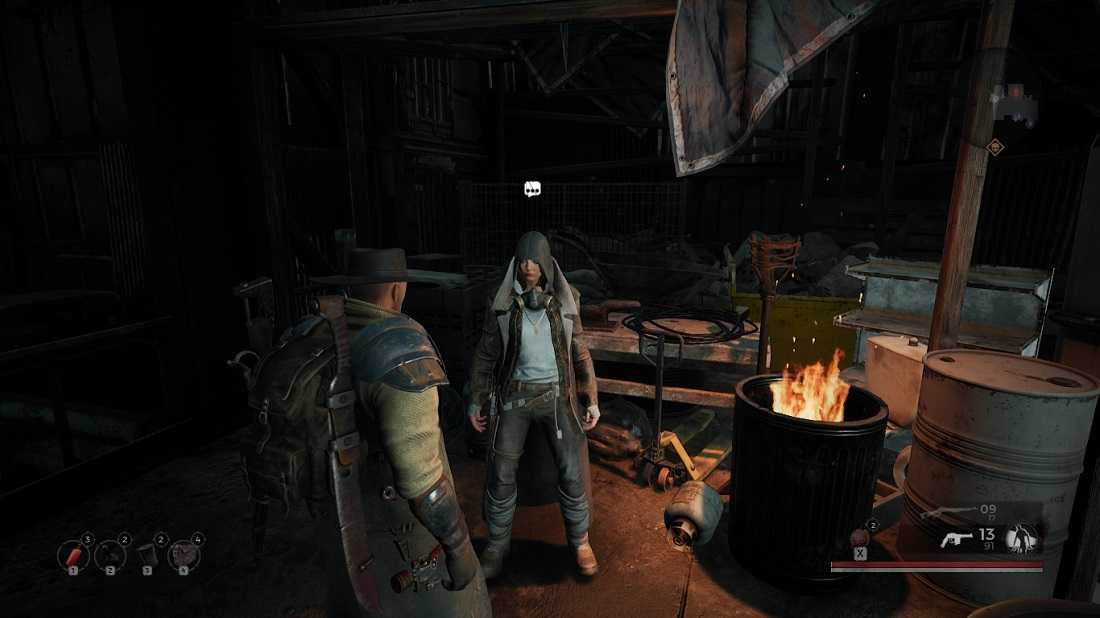
Task: Talk via the speech bubble above the hooded NPC
Action: tap(533, 188)
